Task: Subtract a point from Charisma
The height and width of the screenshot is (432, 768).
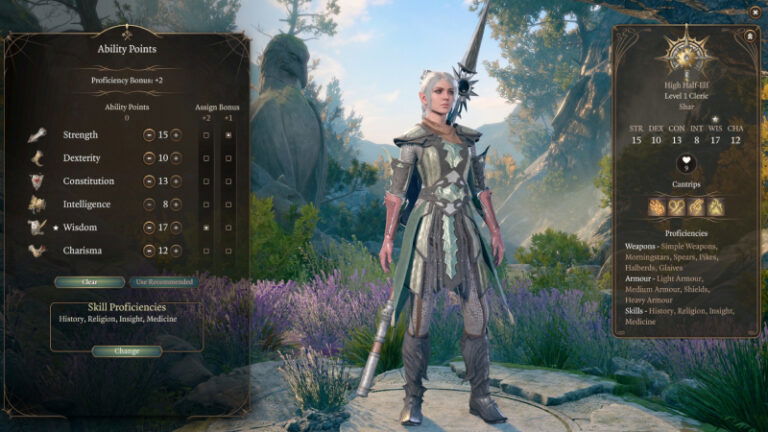Action: click(x=149, y=251)
